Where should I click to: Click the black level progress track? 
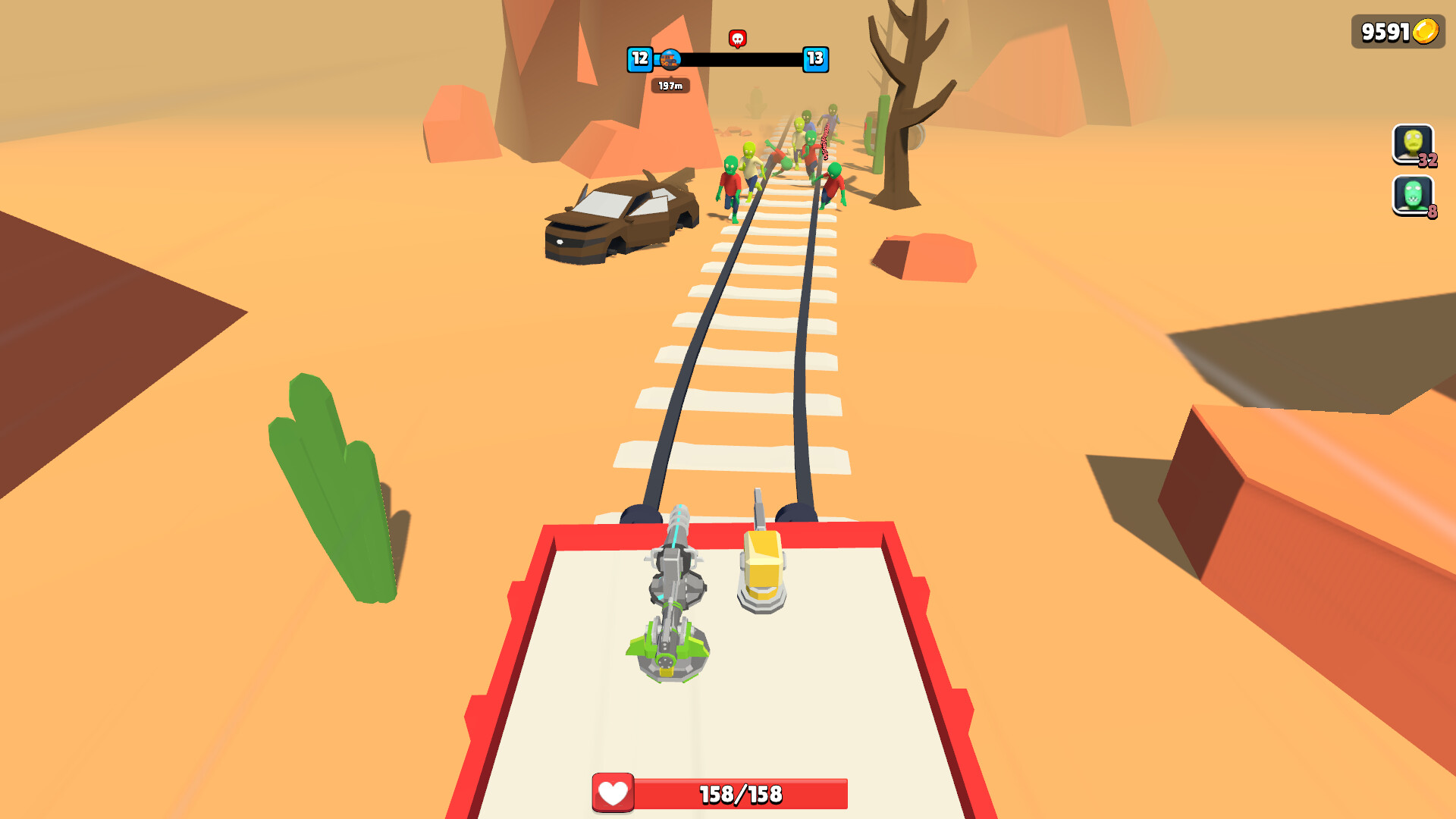[x=739, y=58]
